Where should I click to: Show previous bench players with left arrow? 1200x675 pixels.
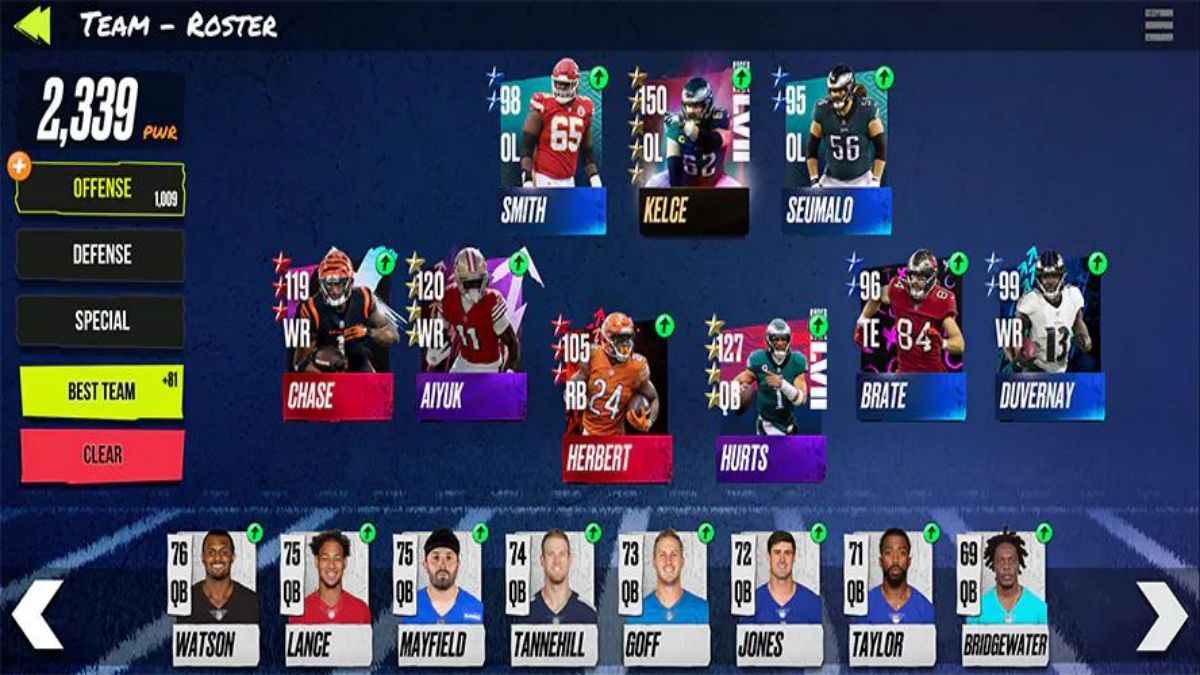point(37,614)
